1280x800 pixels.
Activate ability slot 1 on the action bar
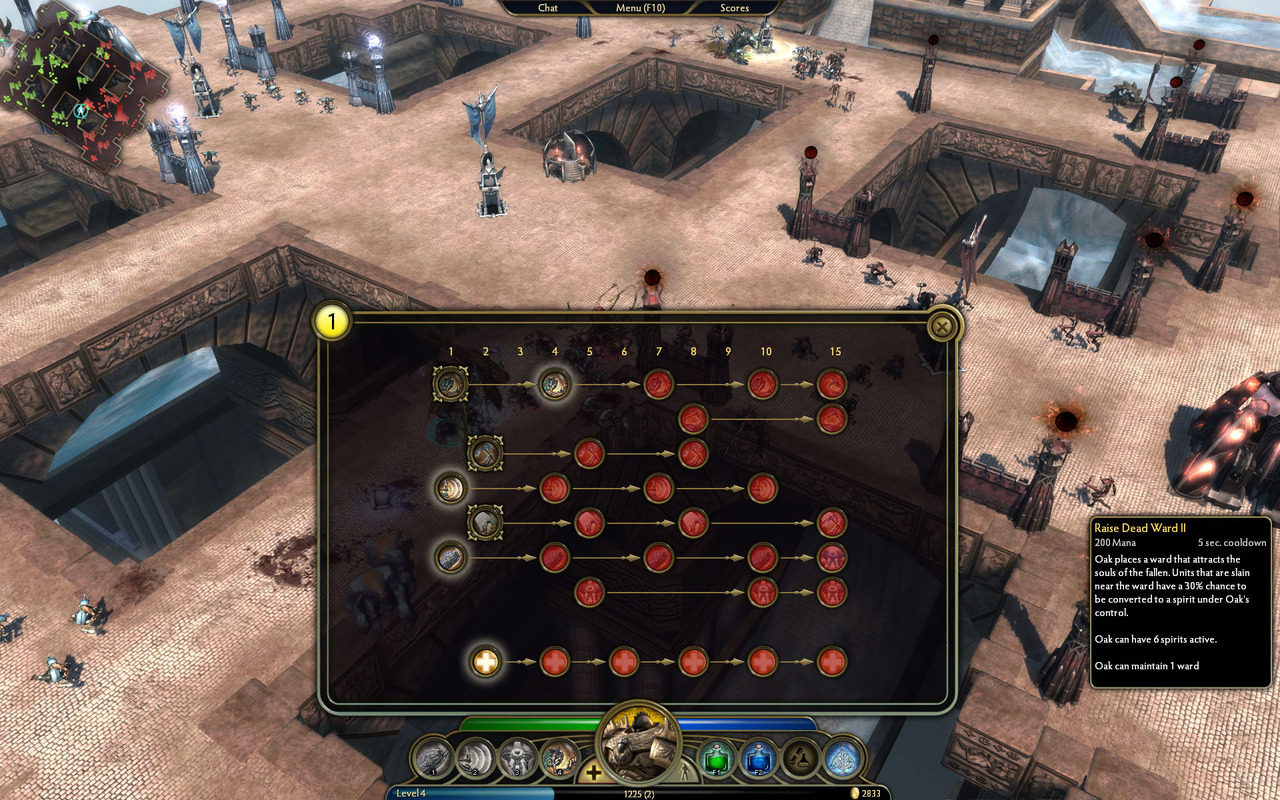coord(434,757)
